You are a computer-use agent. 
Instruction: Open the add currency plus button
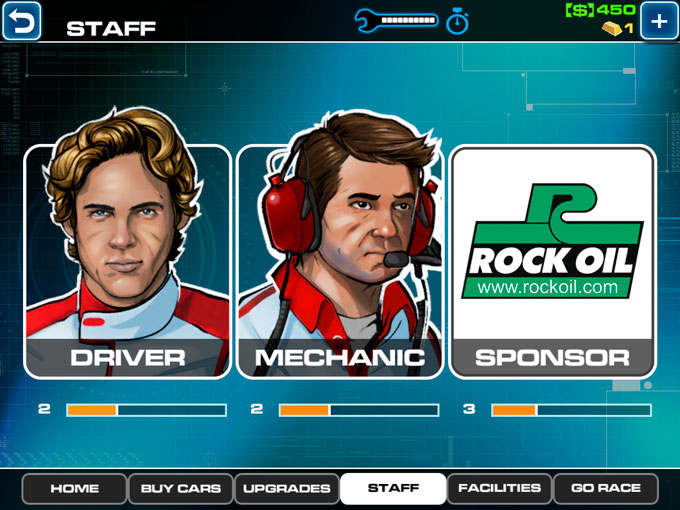[x=659, y=21]
